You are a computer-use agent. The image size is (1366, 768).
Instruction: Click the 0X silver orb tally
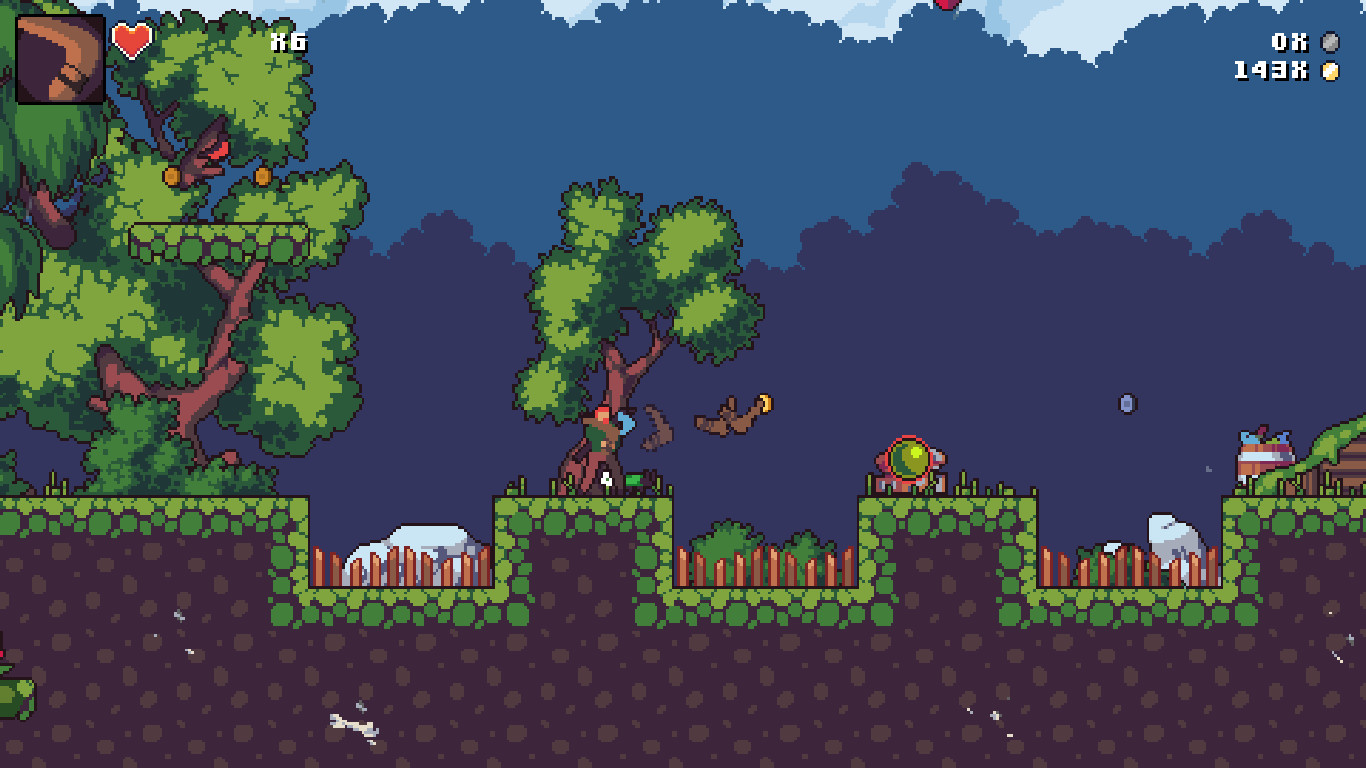tap(1288, 43)
